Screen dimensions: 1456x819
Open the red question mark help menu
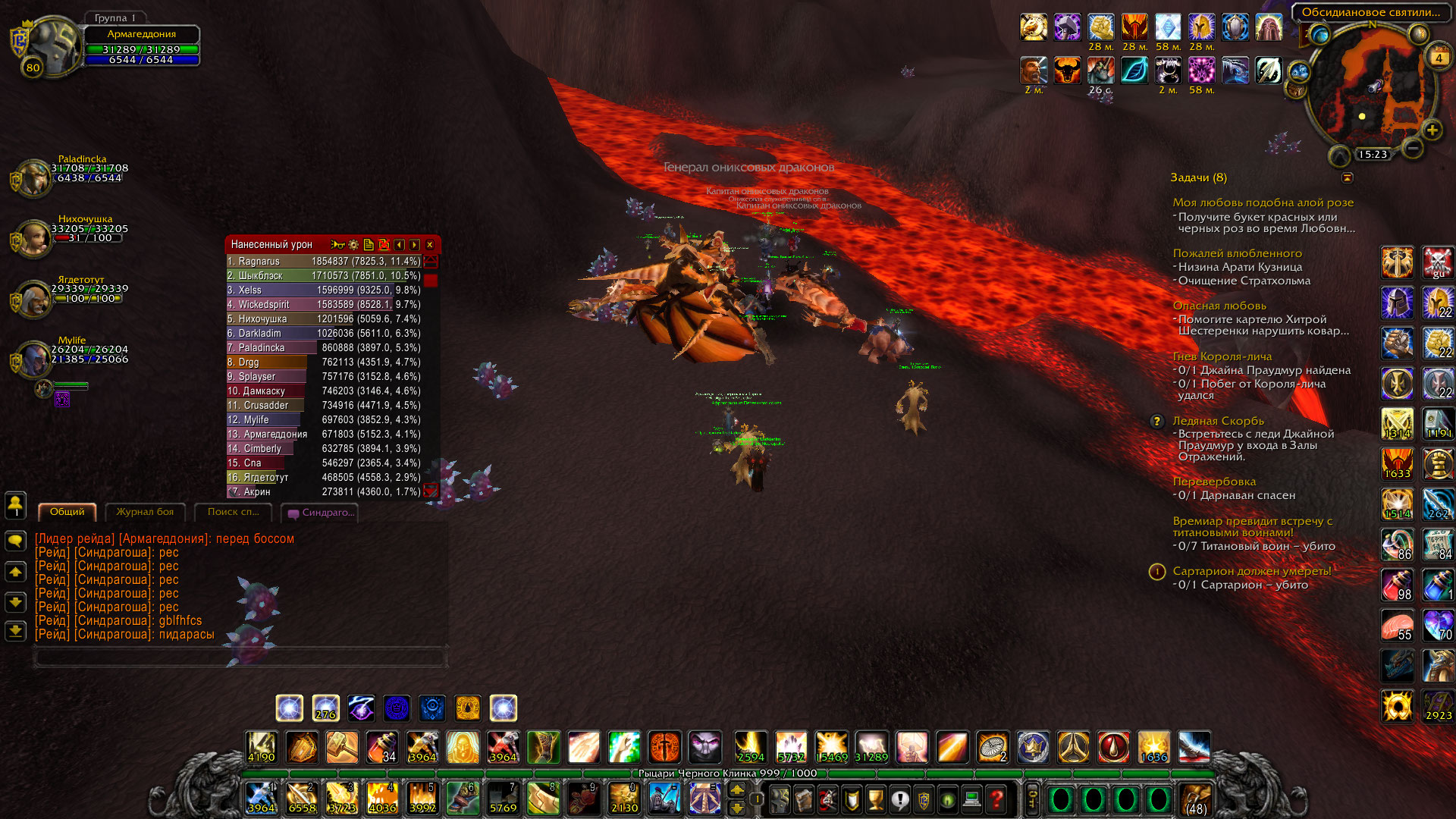coord(996,799)
